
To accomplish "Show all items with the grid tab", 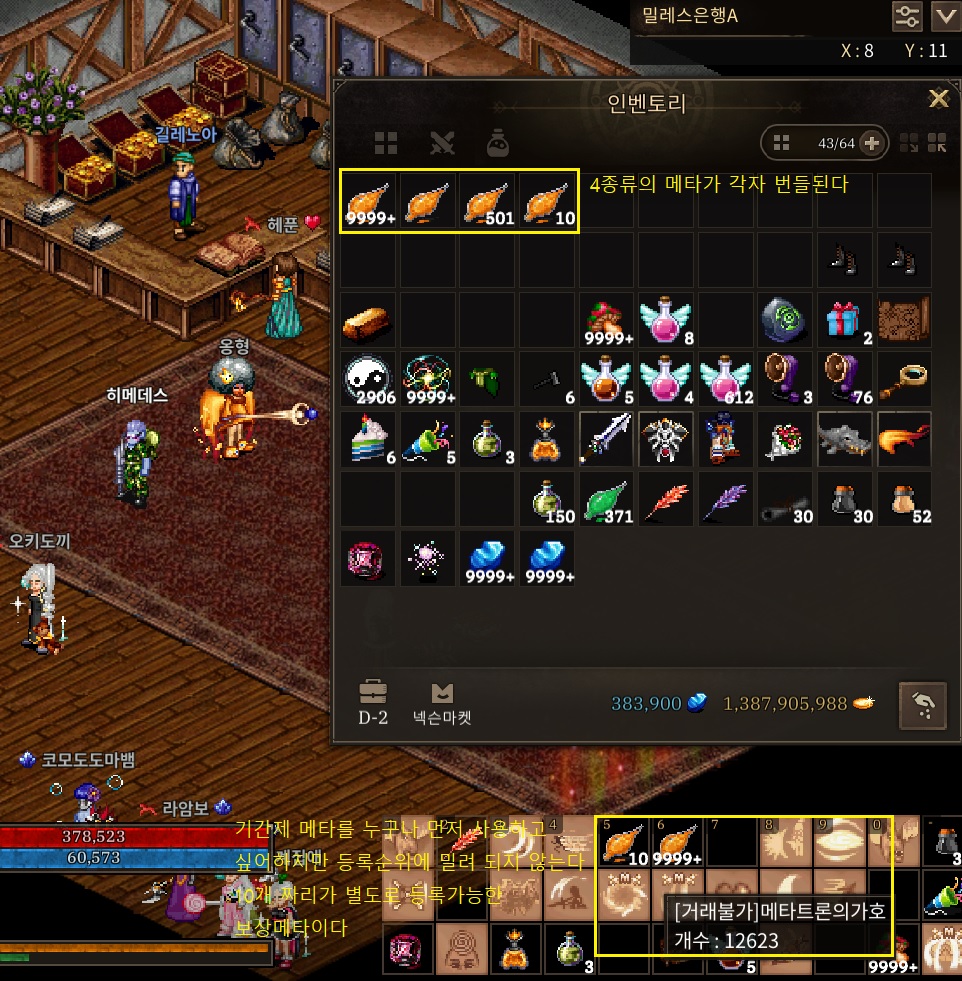I will click(386, 143).
